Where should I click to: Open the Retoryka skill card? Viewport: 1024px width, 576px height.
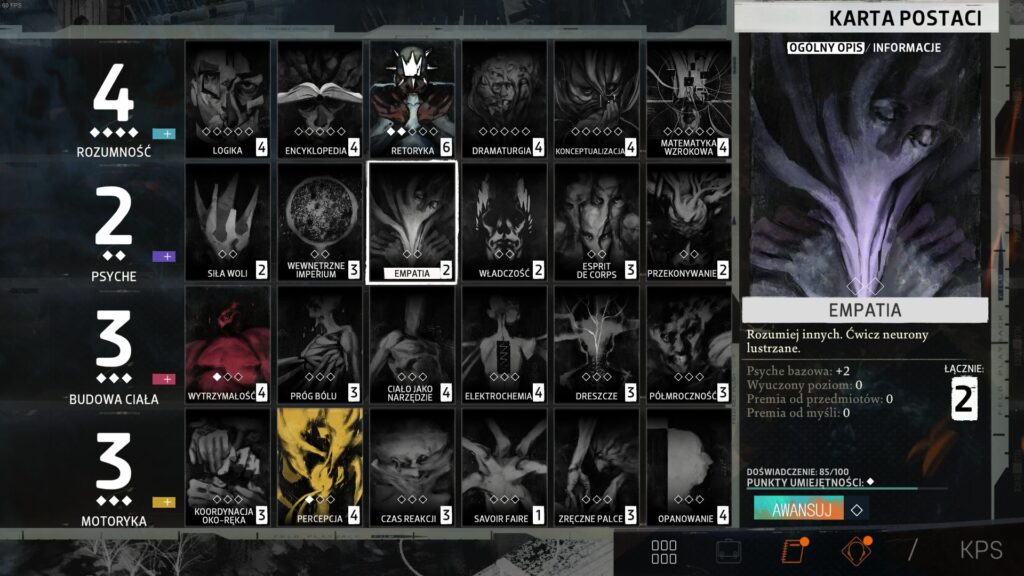tap(412, 100)
